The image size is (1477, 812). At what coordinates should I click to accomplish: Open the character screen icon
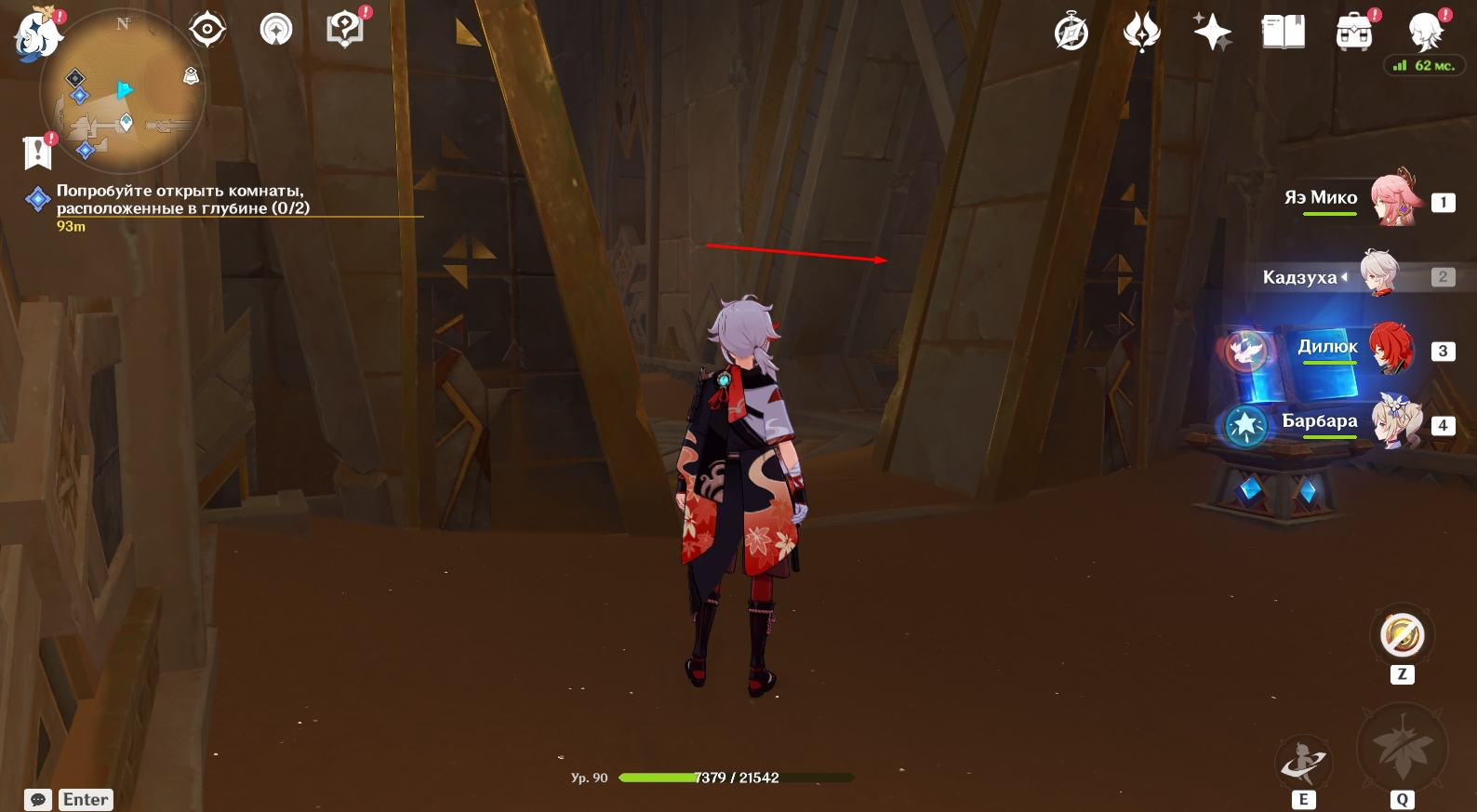point(1425,33)
